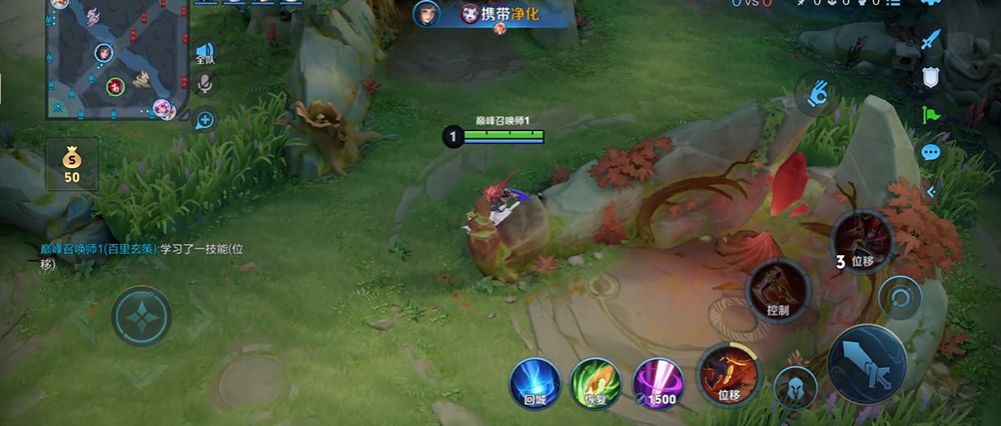Viewport: 1001px width, 426px height.
Task: Activate the 回城 recall ability
Action: (x=535, y=382)
